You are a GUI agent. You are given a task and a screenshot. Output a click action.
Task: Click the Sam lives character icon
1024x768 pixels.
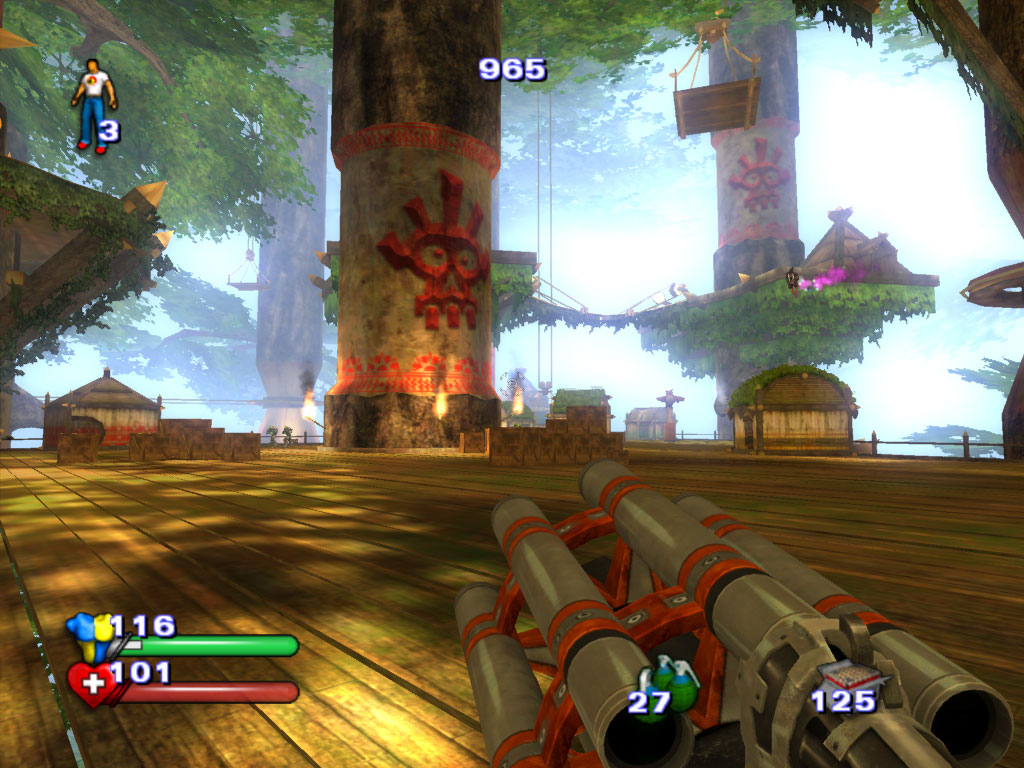tap(94, 104)
